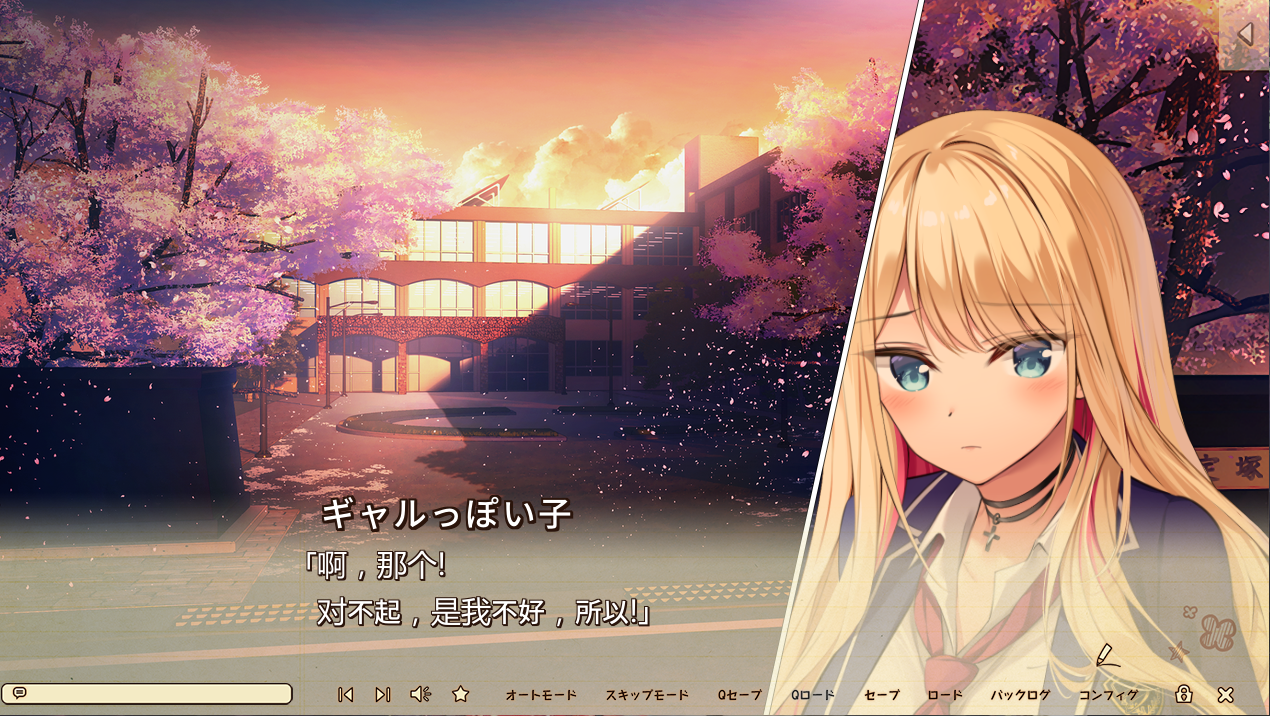Show the バックログ backlog

pos(1020,695)
